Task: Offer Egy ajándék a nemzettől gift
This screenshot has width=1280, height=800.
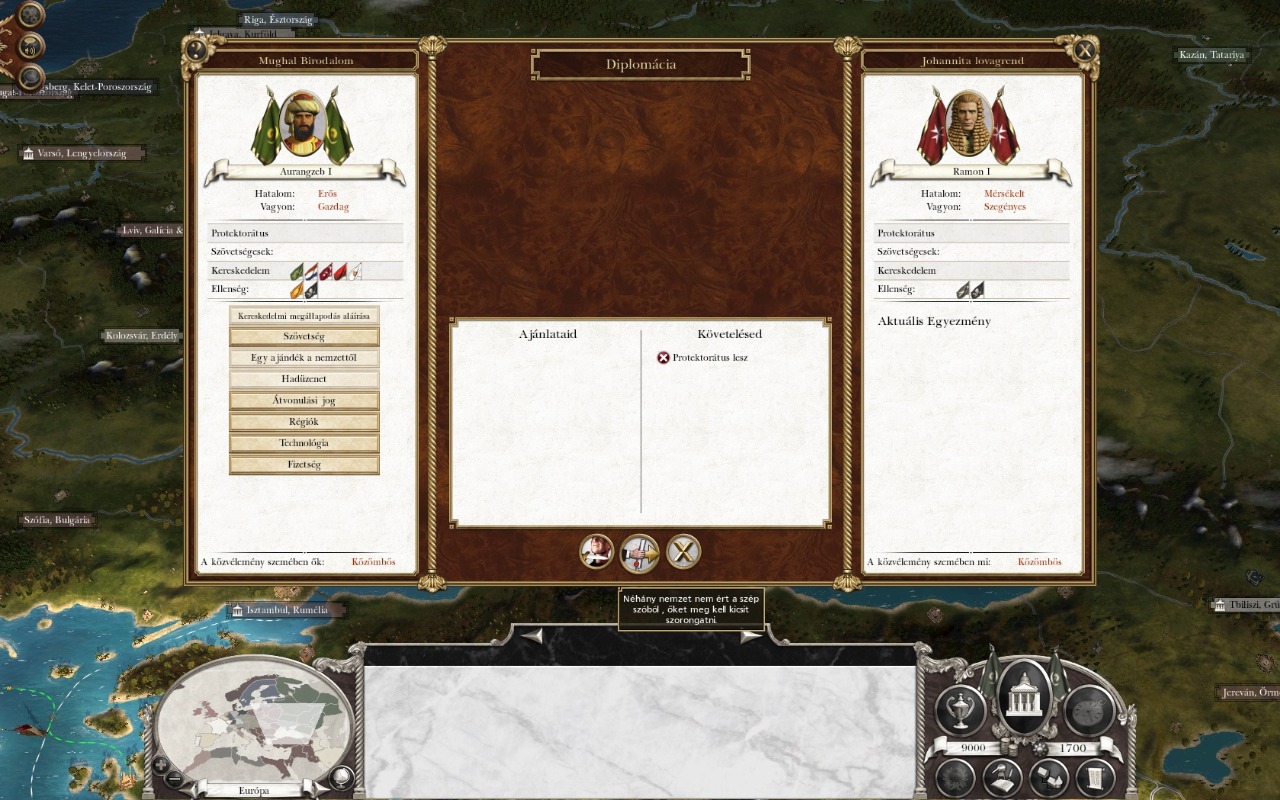Action: click(304, 358)
